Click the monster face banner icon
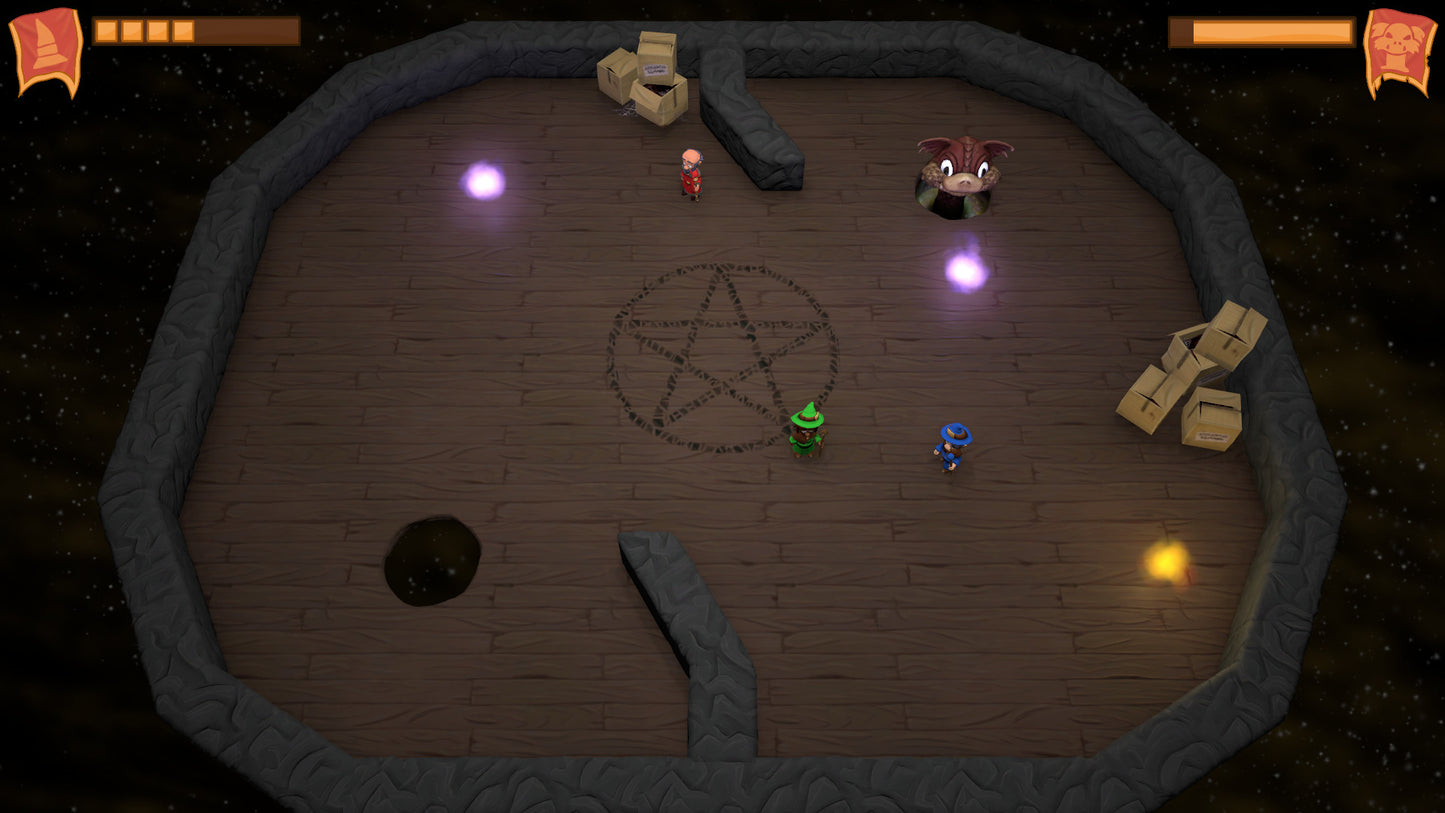1445x813 pixels. pyautogui.click(x=1399, y=50)
